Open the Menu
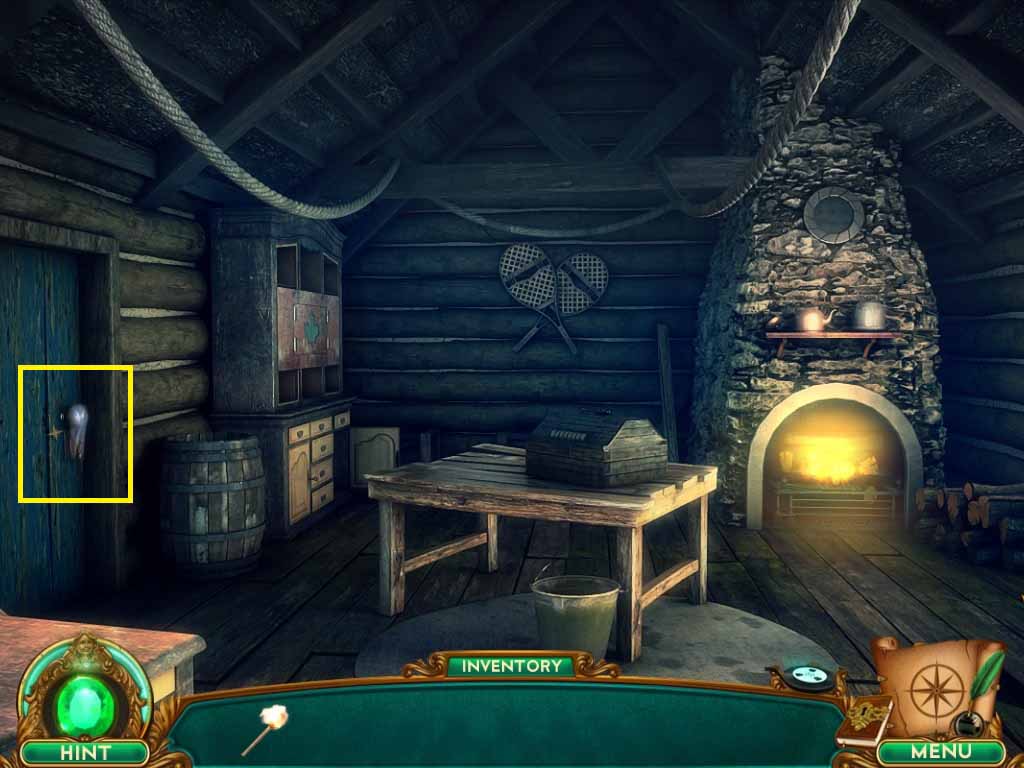The image size is (1024, 768). 942,751
